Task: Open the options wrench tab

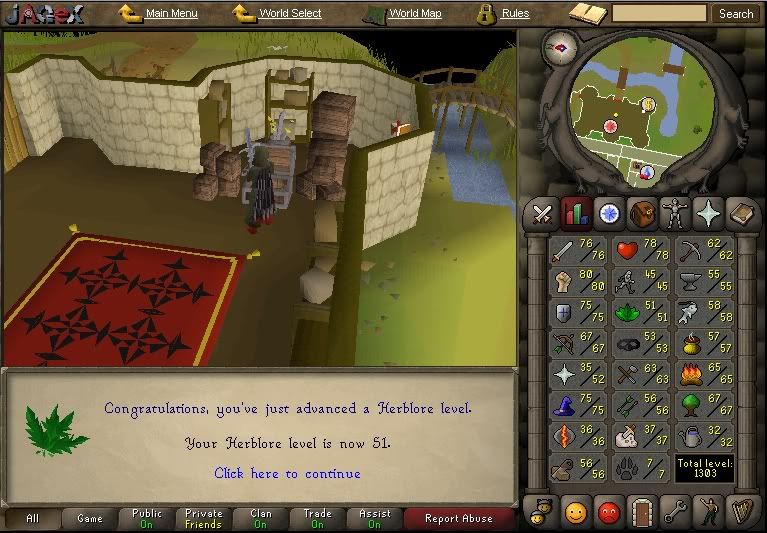Action: [675, 513]
